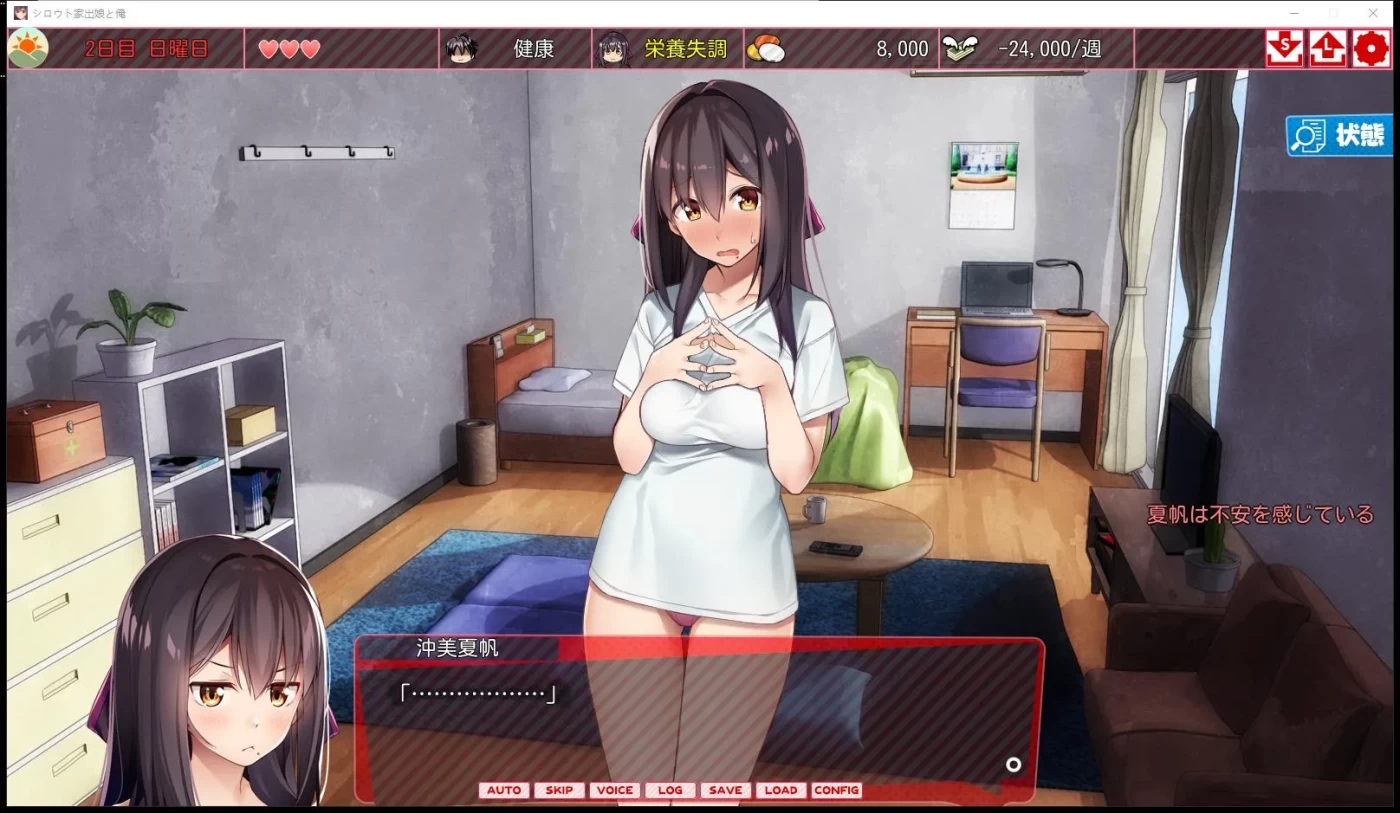This screenshot has height=813, width=1400.
Task: Select Naho's portrait labeled 栄養失調
Action: [616, 46]
